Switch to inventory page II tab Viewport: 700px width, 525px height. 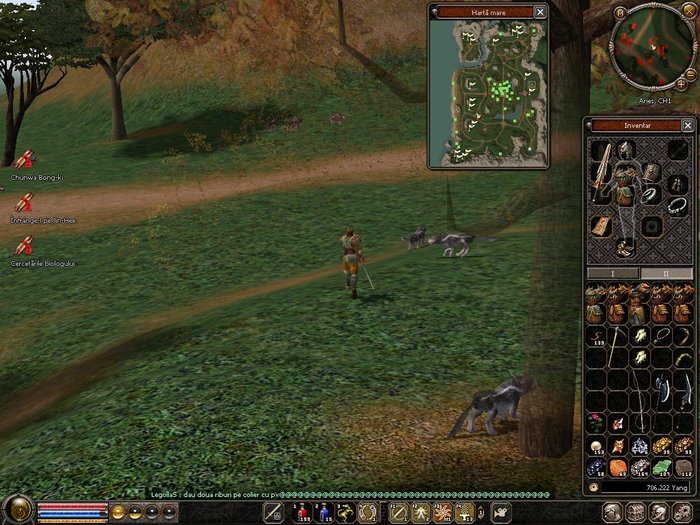pyautogui.click(x=666, y=273)
